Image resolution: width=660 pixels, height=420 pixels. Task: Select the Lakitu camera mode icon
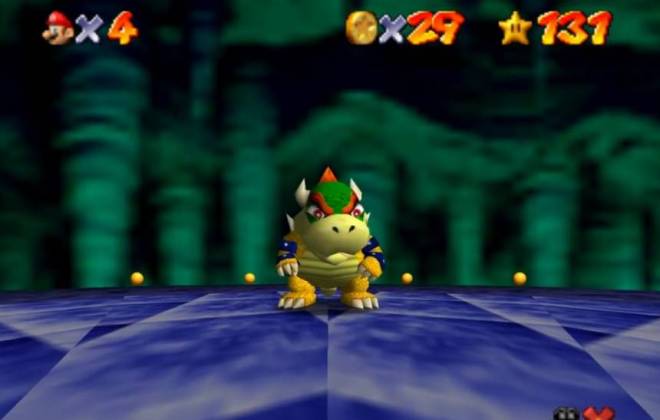coord(566,414)
